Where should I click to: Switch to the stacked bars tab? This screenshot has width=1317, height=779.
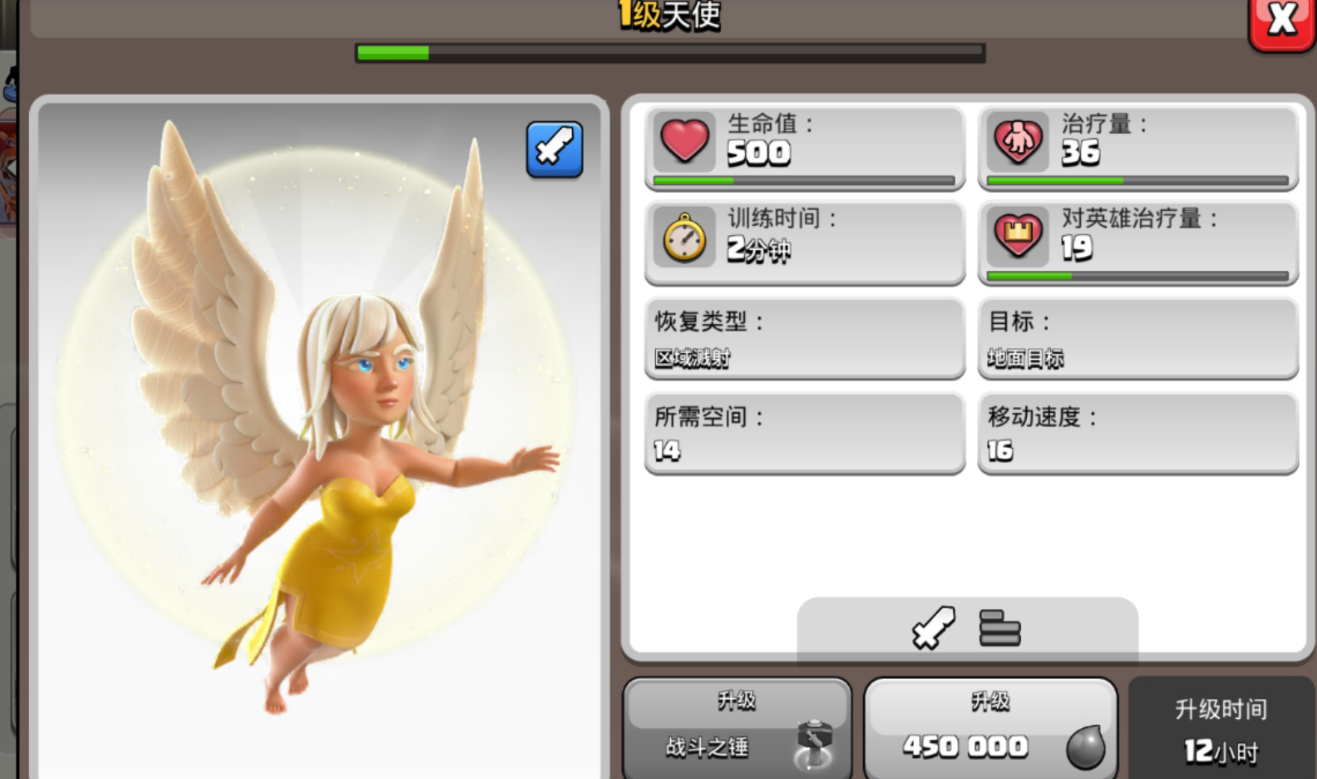[1000, 628]
